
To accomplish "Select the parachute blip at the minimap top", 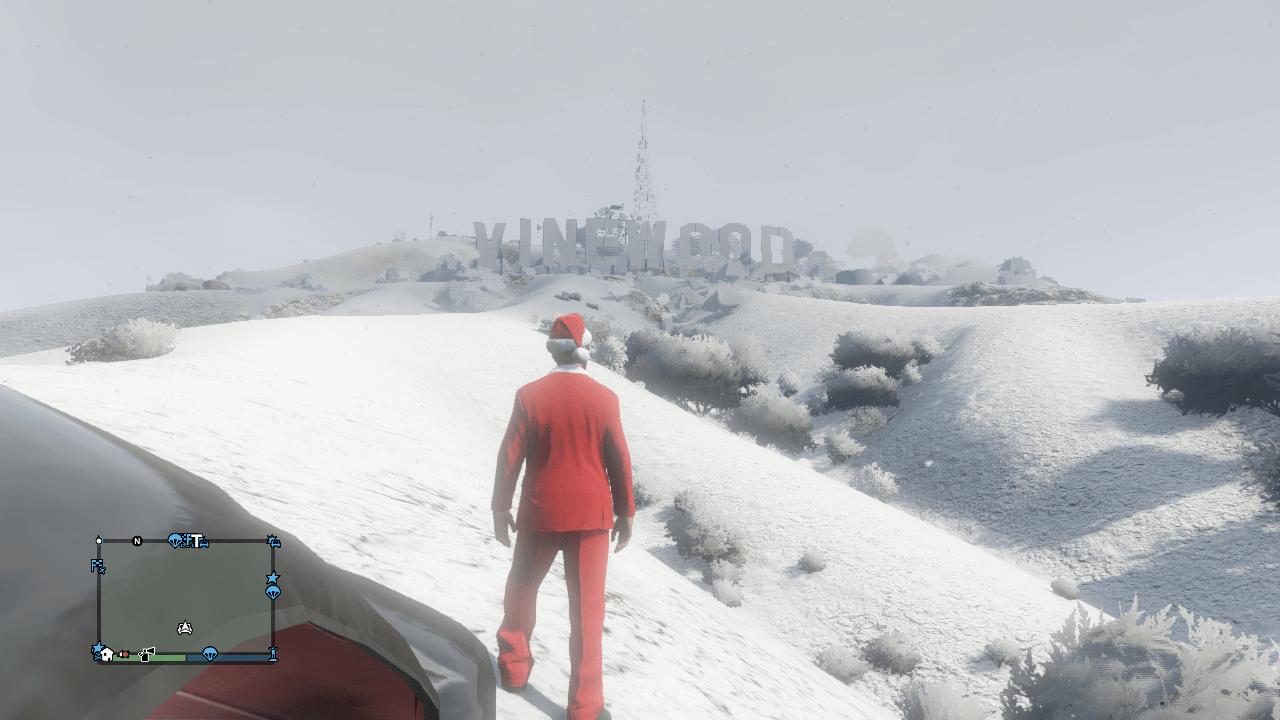I will pyautogui.click(x=175, y=541).
